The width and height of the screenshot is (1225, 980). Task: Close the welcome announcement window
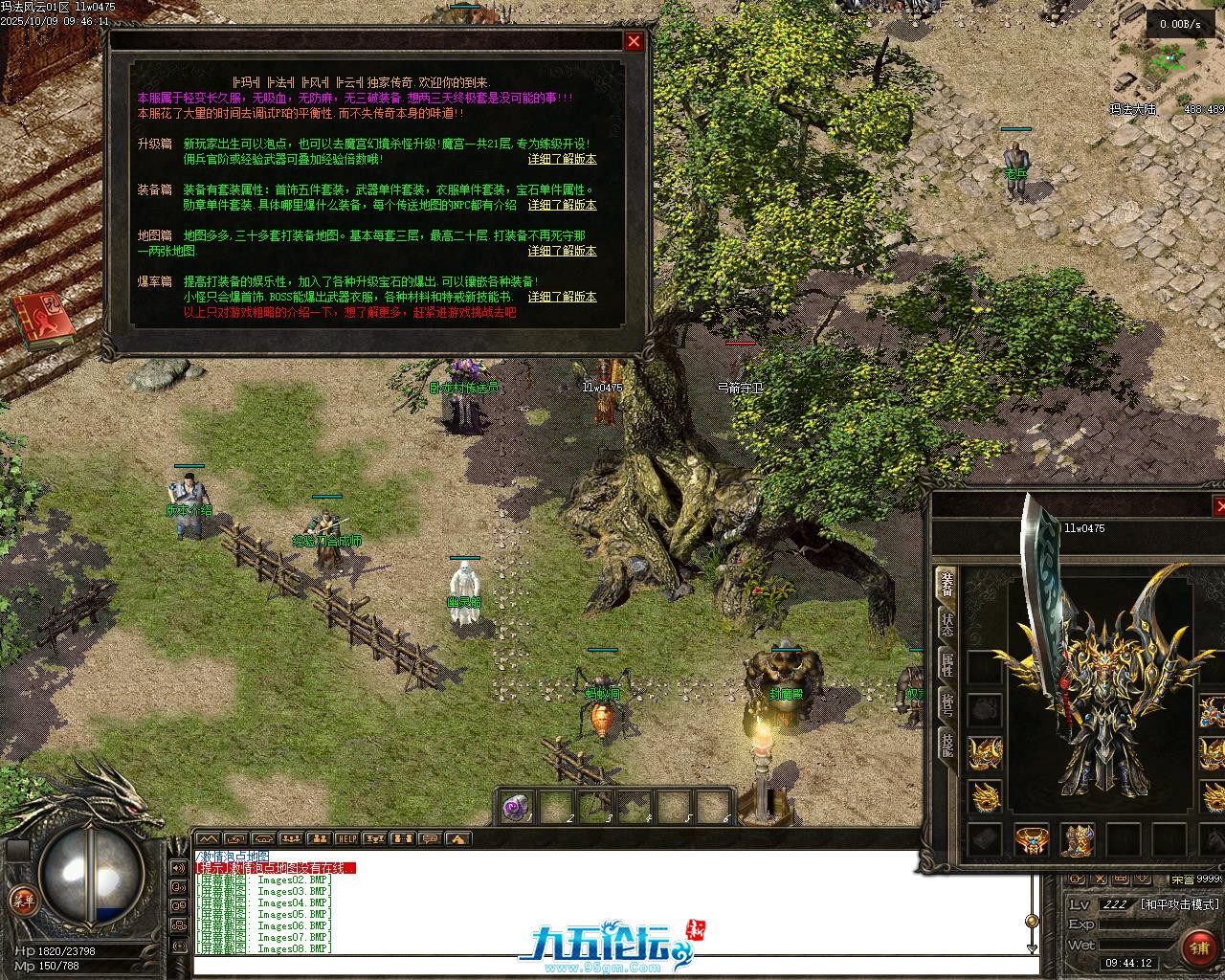(634, 41)
